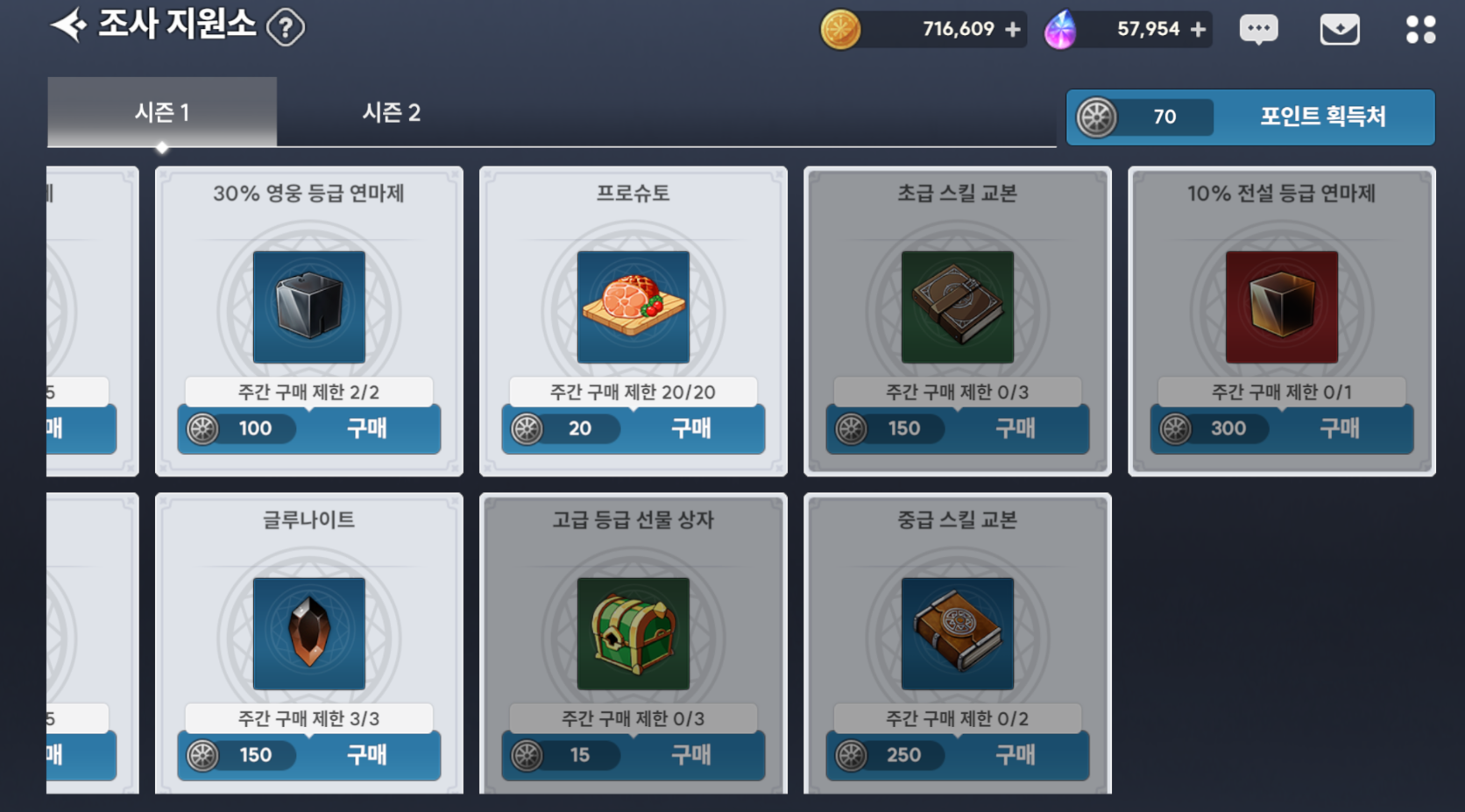Select the 시즌 1 tab
The width and height of the screenshot is (1465, 812).
[162, 112]
